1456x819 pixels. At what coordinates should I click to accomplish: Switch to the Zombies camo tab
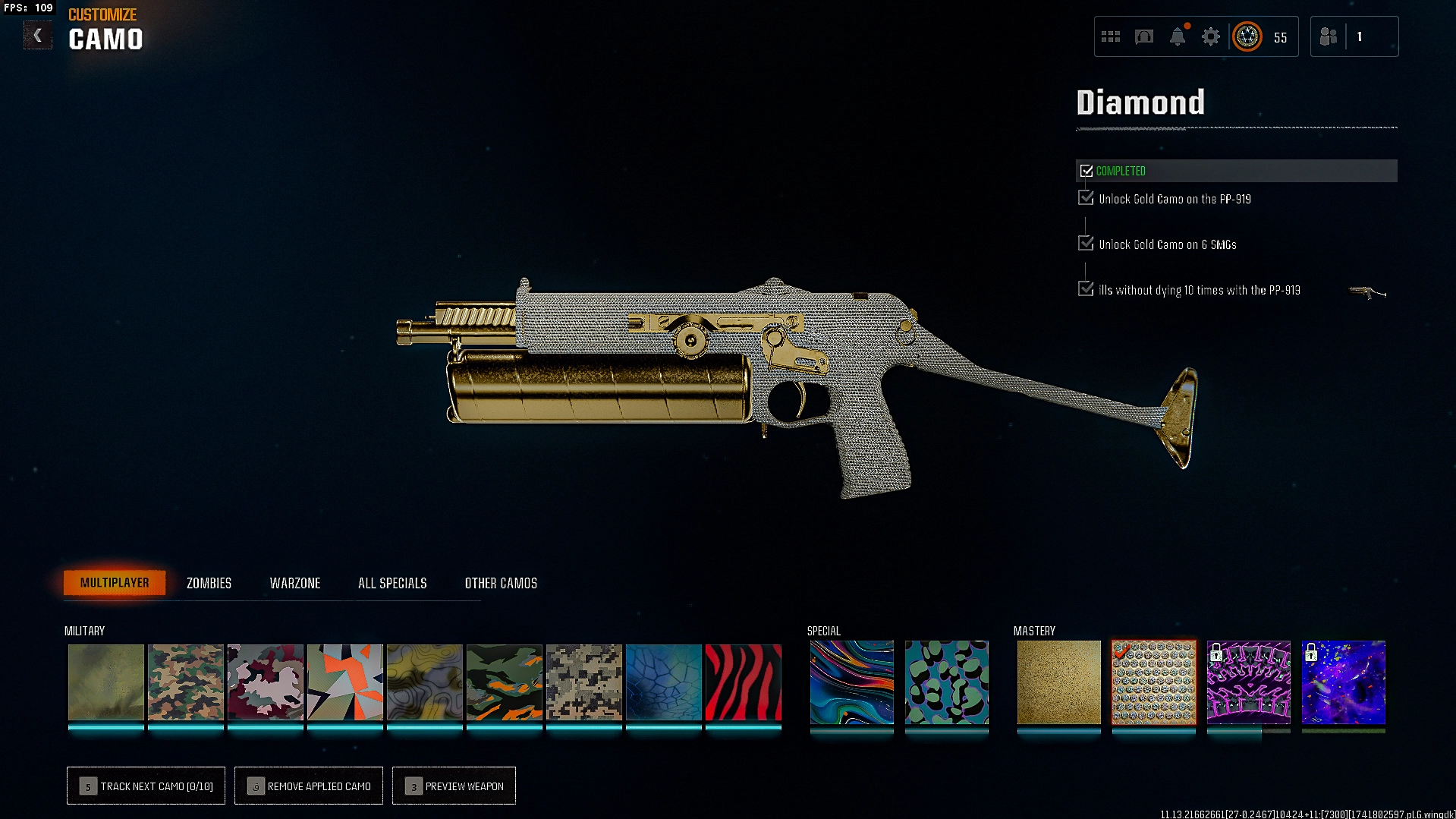209,583
